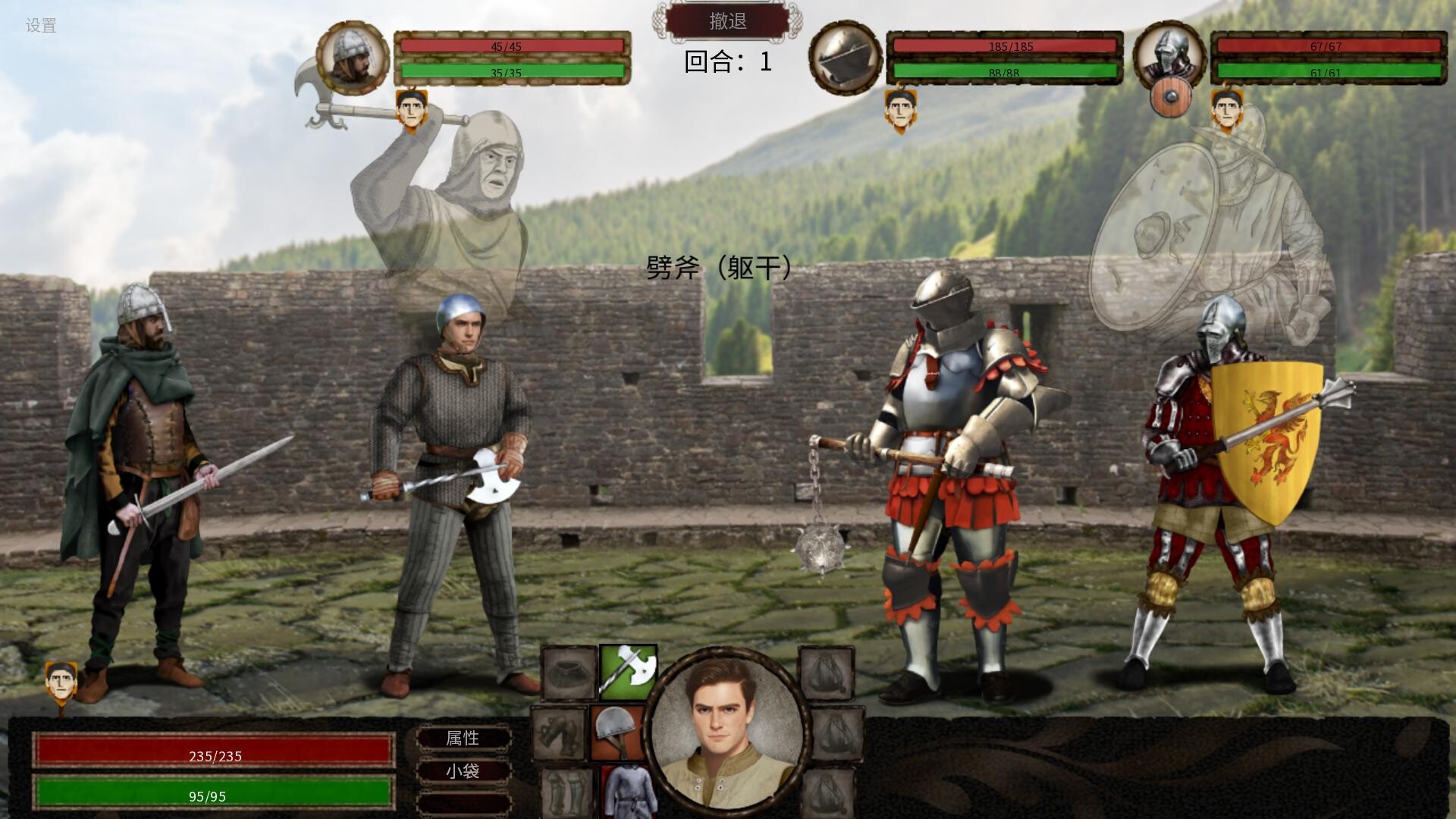Click the bottom-right pouch slot icon
The image size is (1456, 819).
pos(827,795)
